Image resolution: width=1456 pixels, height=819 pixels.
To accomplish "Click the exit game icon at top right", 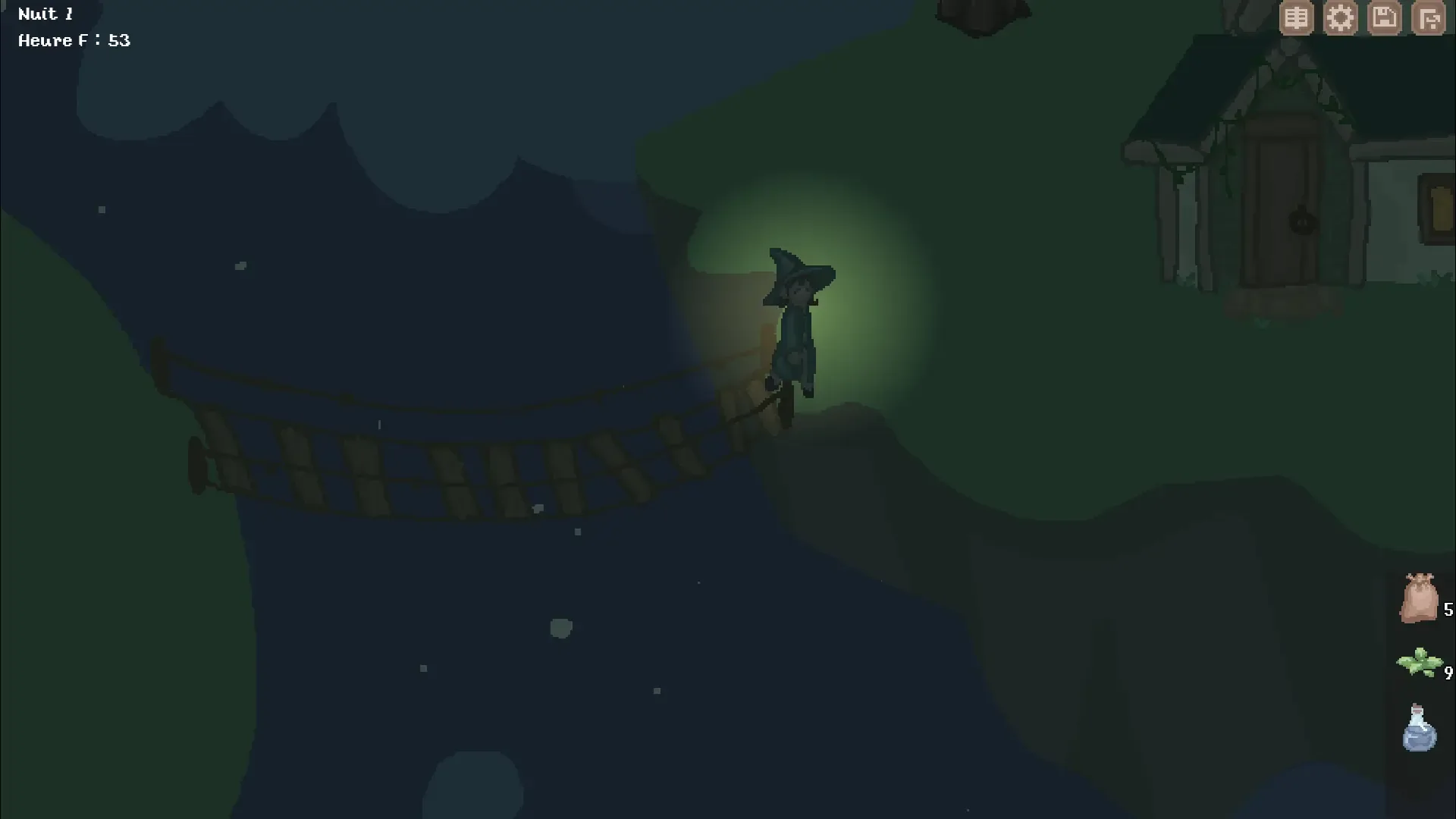I will (x=1430, y=17).
